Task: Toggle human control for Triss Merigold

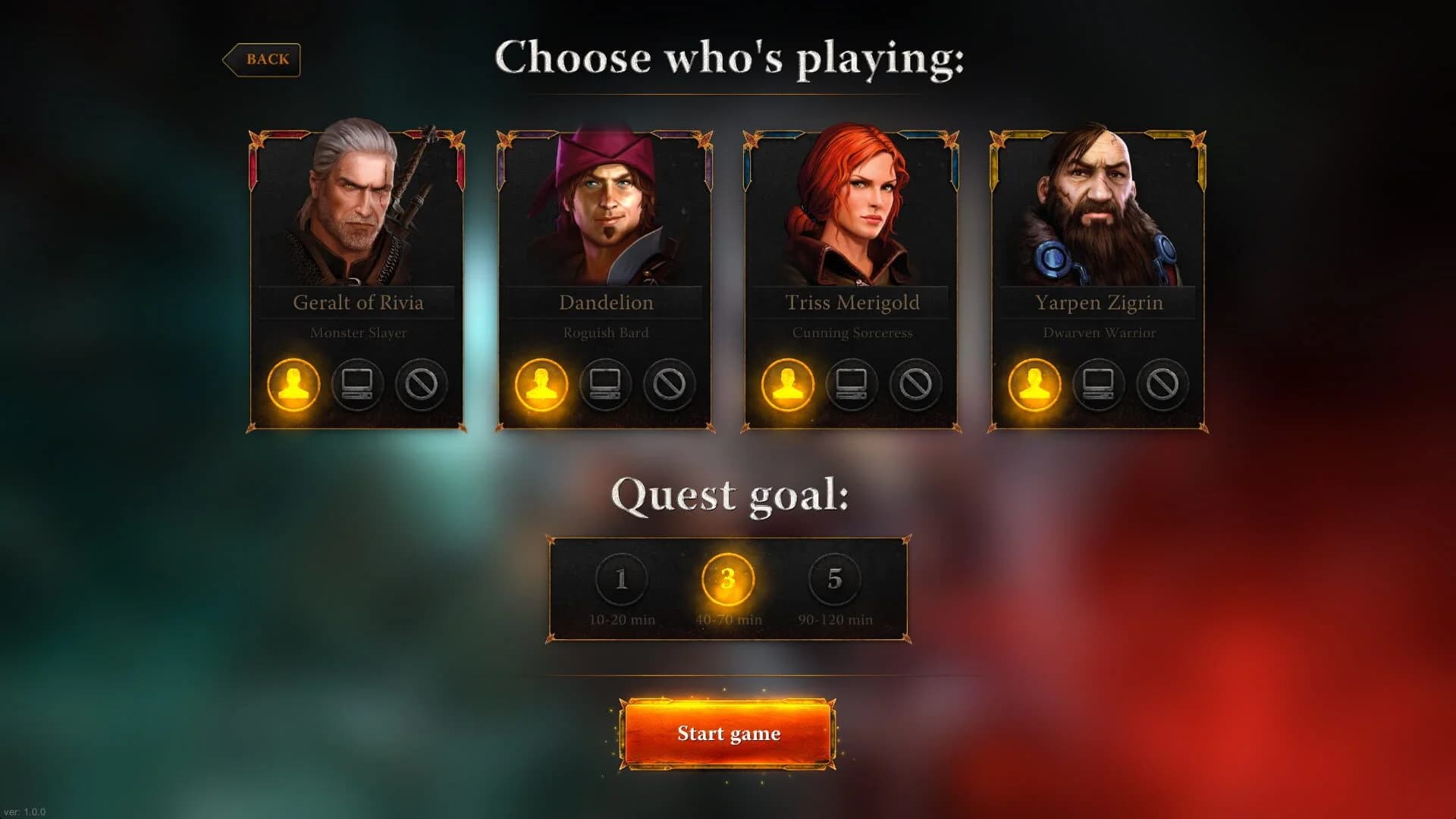Action: 788,385
